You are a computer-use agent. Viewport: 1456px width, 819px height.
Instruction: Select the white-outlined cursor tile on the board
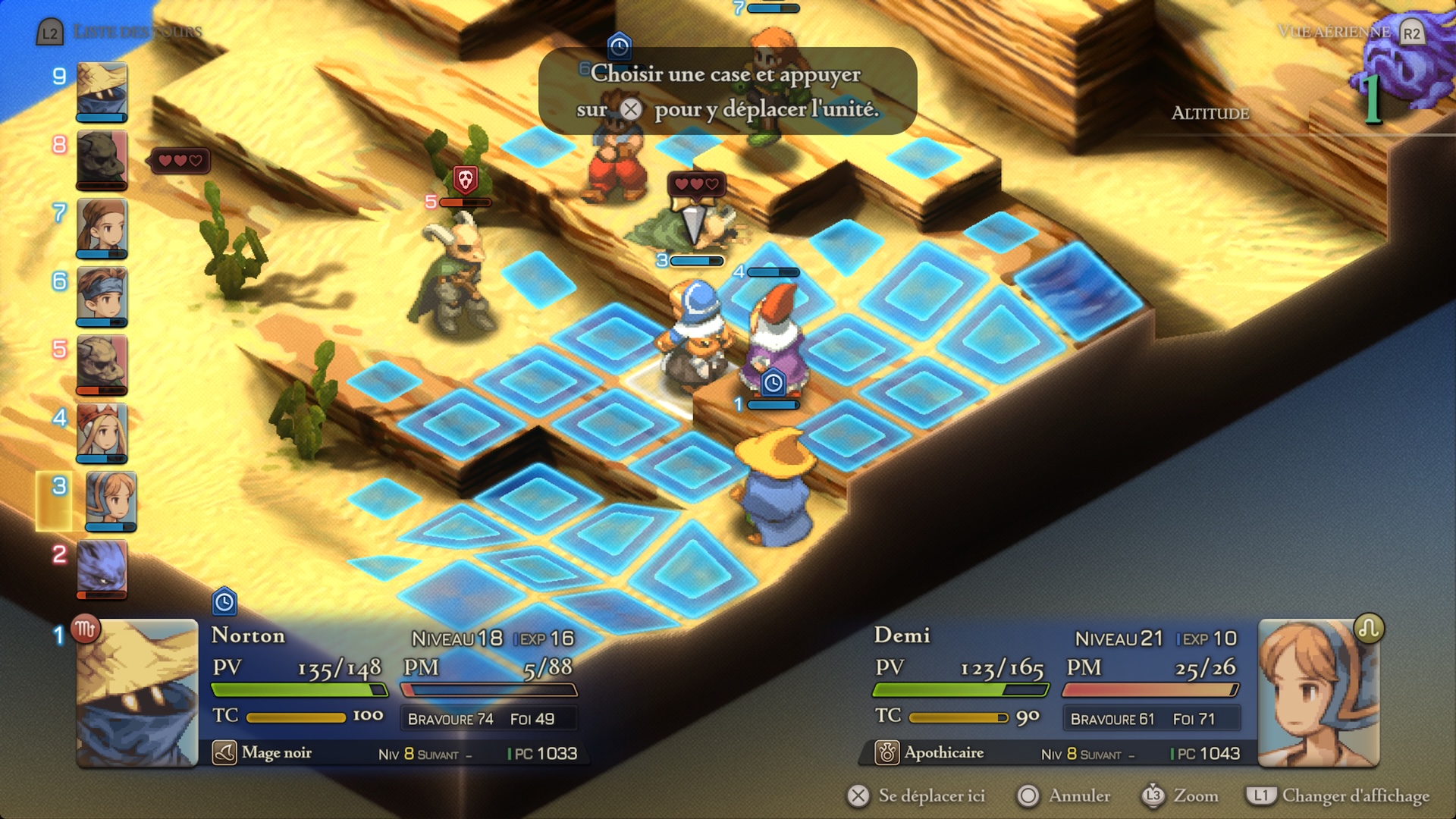(658, 388)
